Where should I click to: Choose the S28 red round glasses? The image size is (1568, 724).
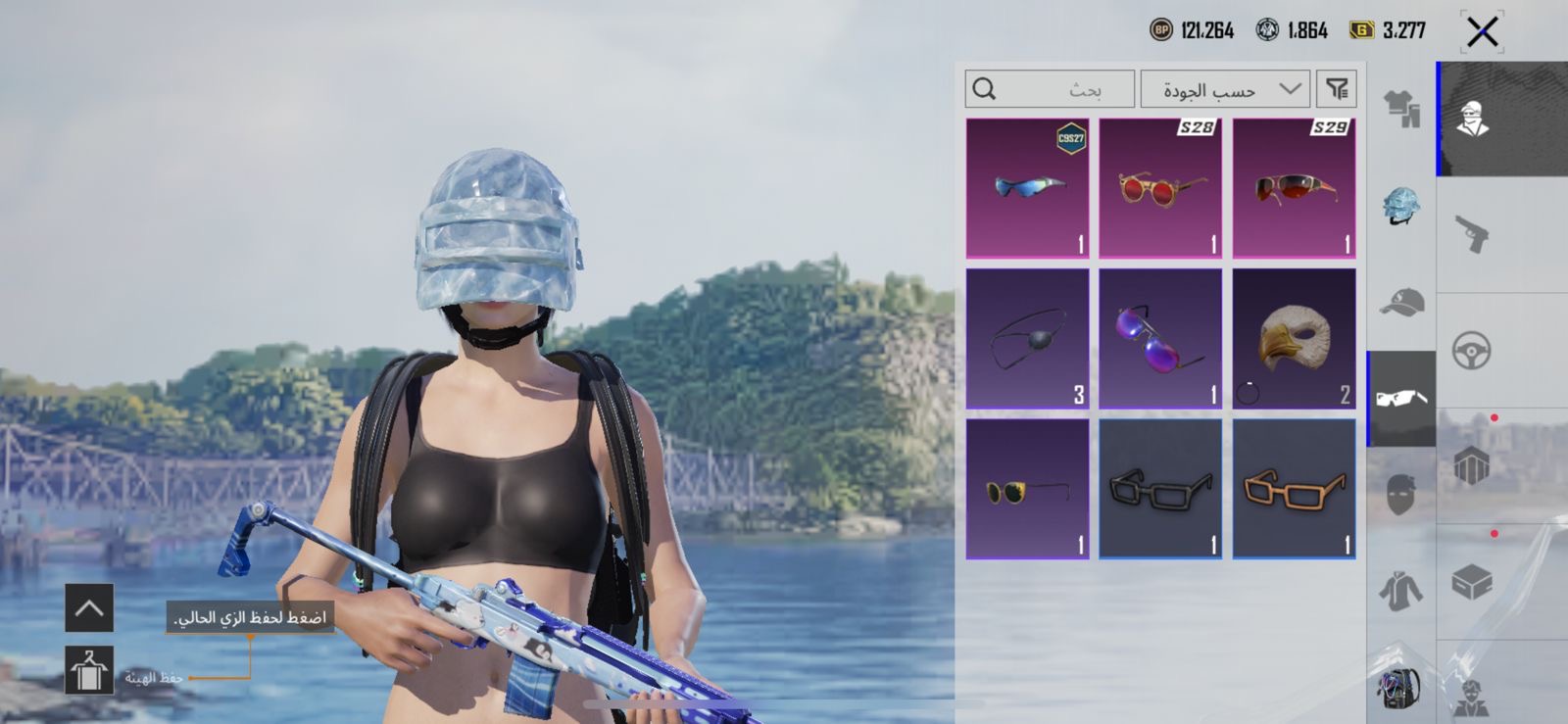tap(1160, 188)
